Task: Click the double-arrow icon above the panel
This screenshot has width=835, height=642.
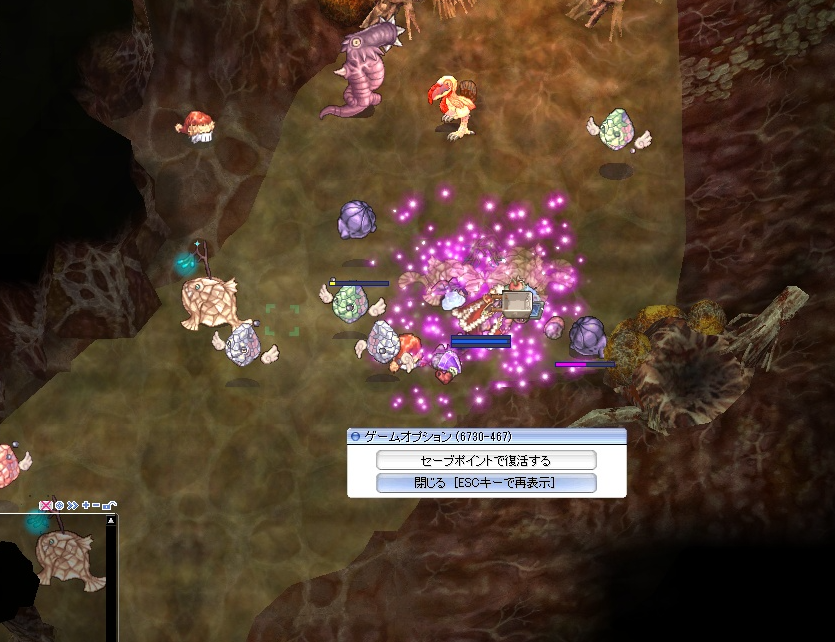Action: point(72,506)
